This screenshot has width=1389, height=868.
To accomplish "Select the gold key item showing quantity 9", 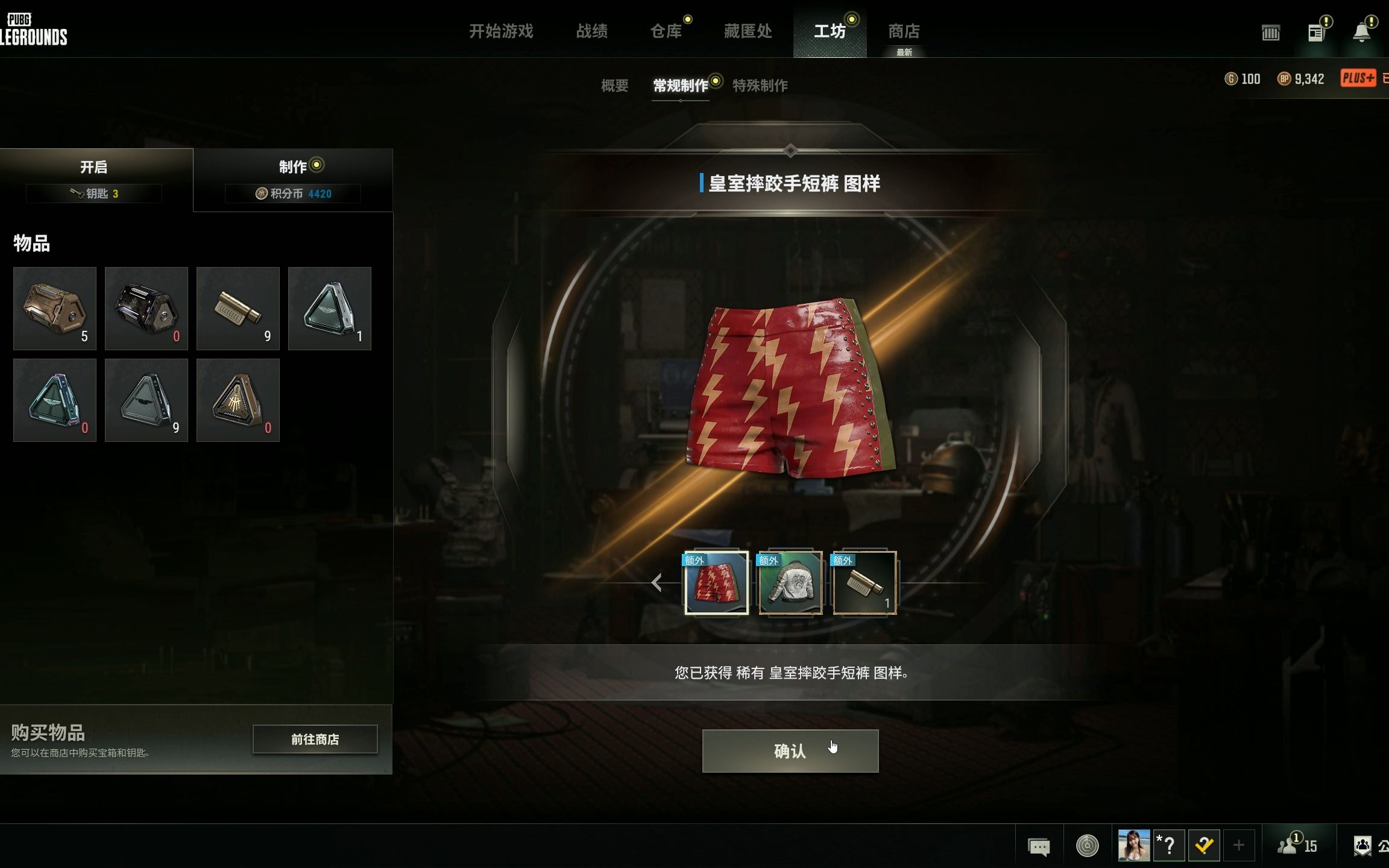I will (x=238, y=309).
